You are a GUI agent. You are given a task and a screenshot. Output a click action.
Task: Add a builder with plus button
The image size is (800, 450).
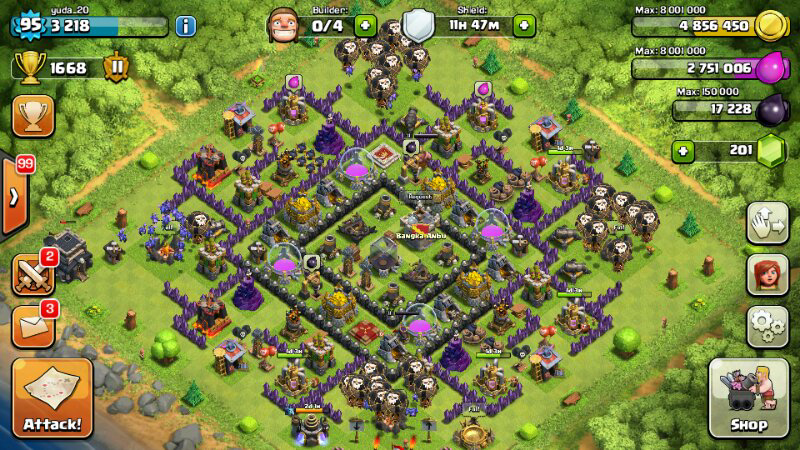click(366, 25)
